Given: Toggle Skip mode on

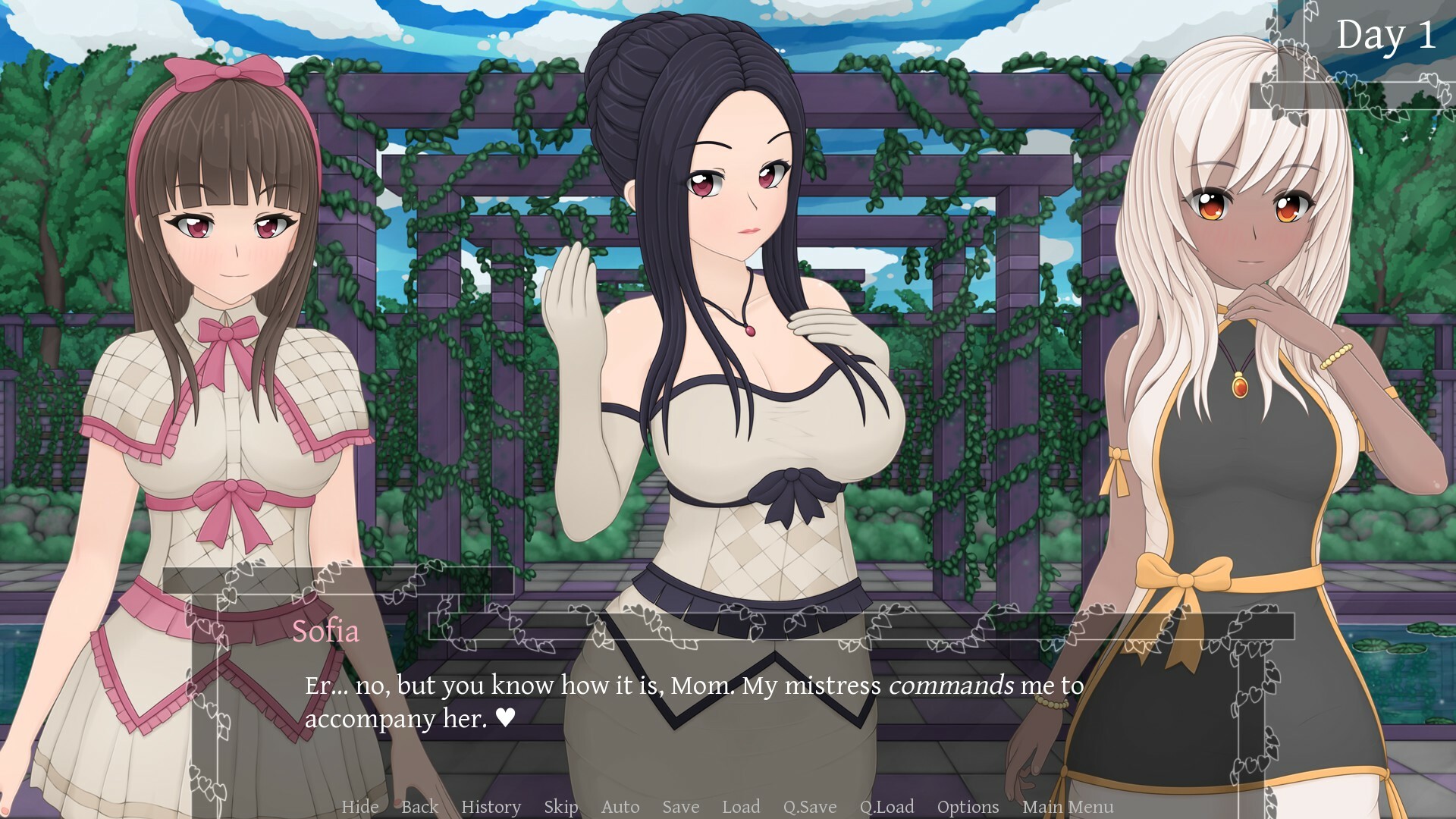Looking at the screenshot, I should [x=560, y=807].
